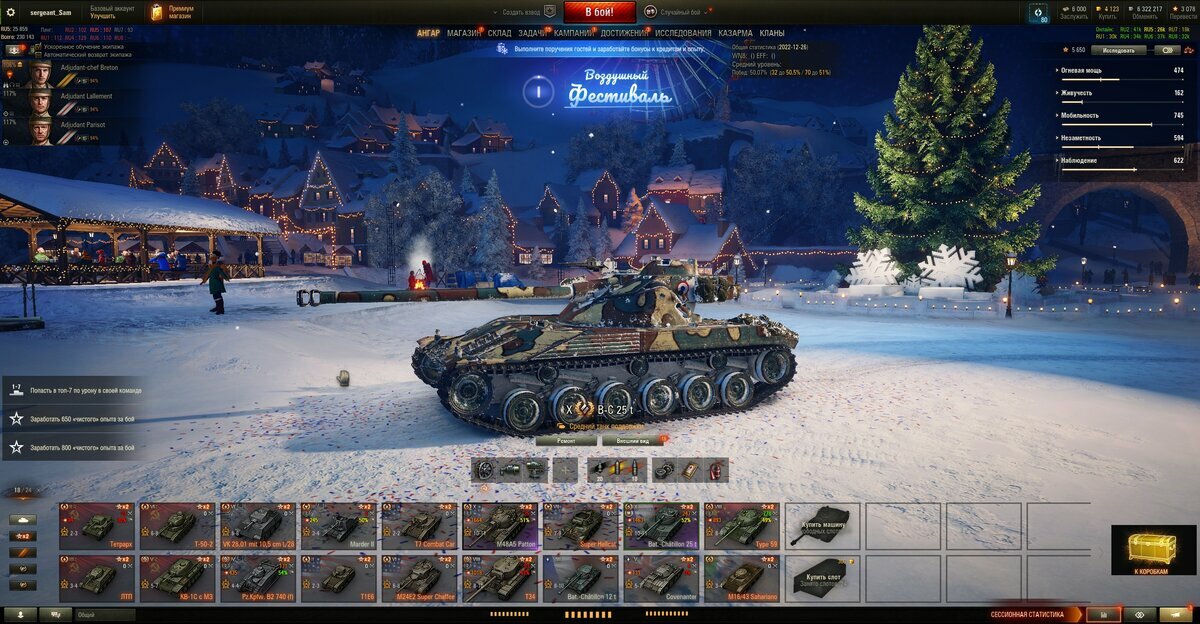Switch to the Склад (depot) tab

[x=499, y=33]
